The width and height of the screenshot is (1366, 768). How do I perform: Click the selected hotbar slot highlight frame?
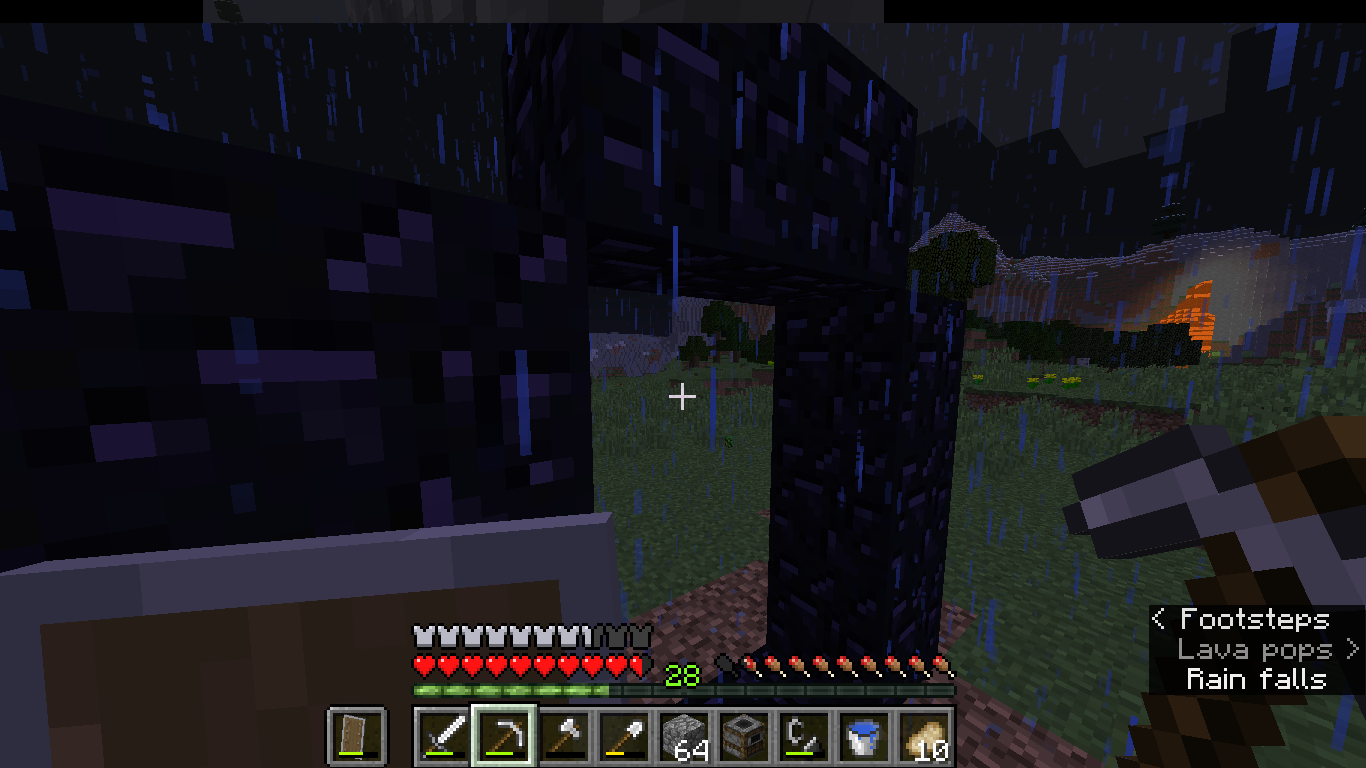[502, 737]
